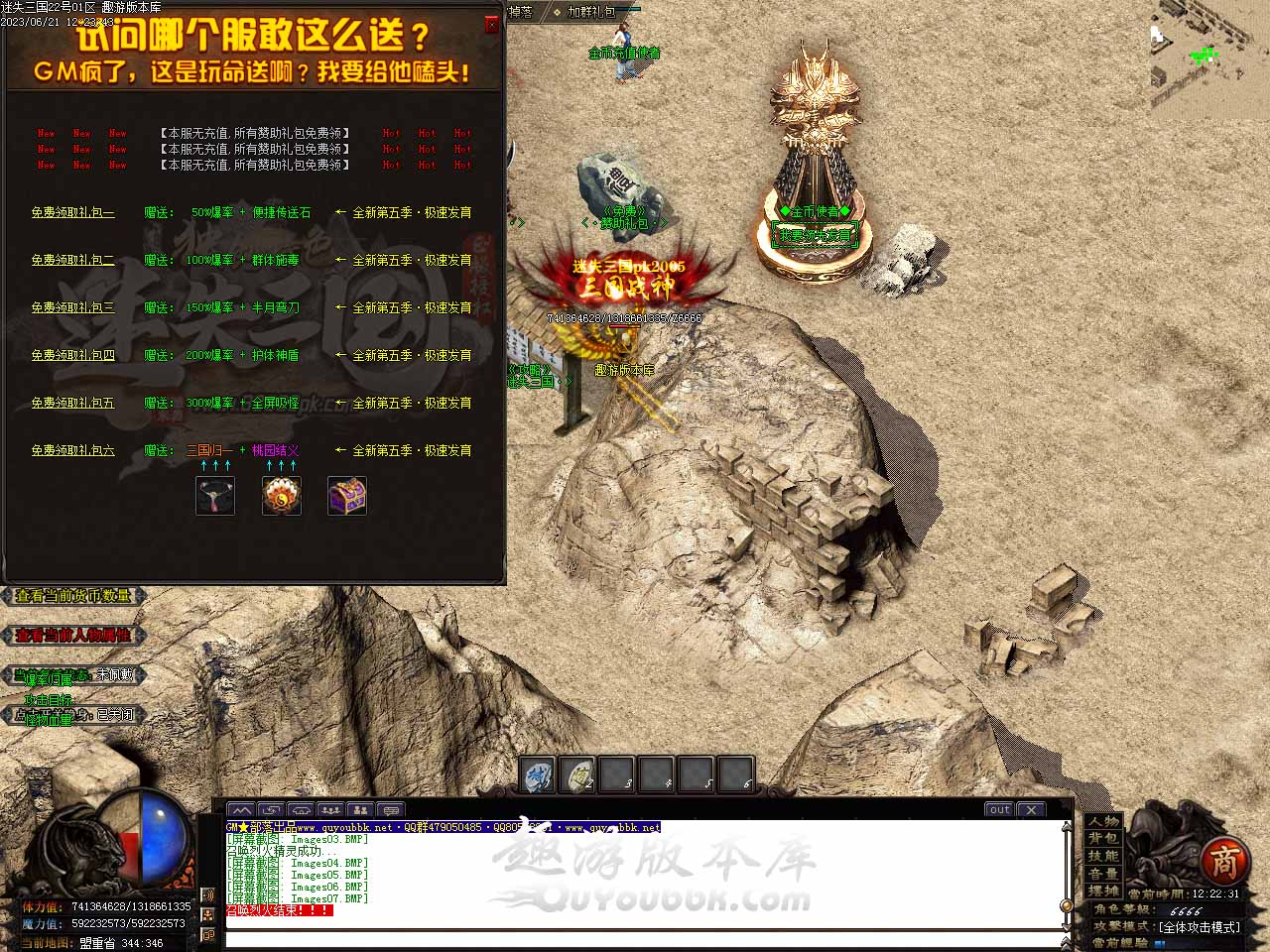Close the gift pack promotion panel
The height and width of the screenshot is (952, 1270).
[x=492, y=25]
